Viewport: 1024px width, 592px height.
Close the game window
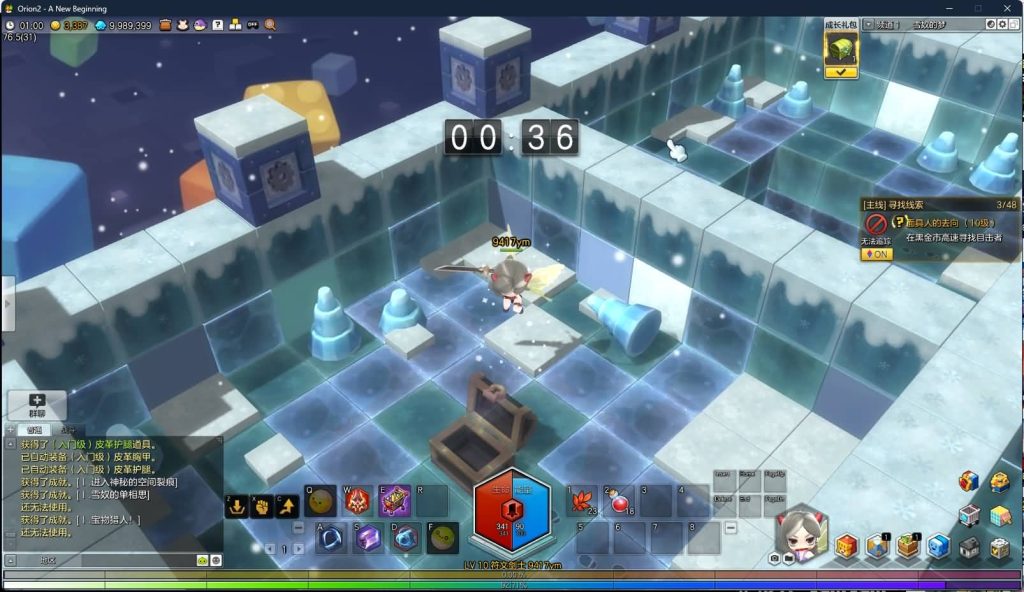coord(1007,9)
